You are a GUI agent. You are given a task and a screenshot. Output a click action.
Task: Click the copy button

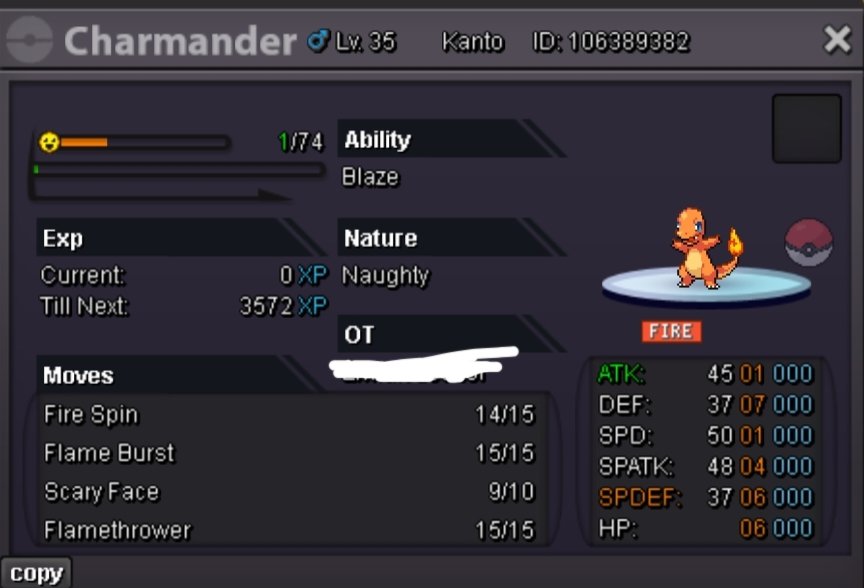(36, 573)
